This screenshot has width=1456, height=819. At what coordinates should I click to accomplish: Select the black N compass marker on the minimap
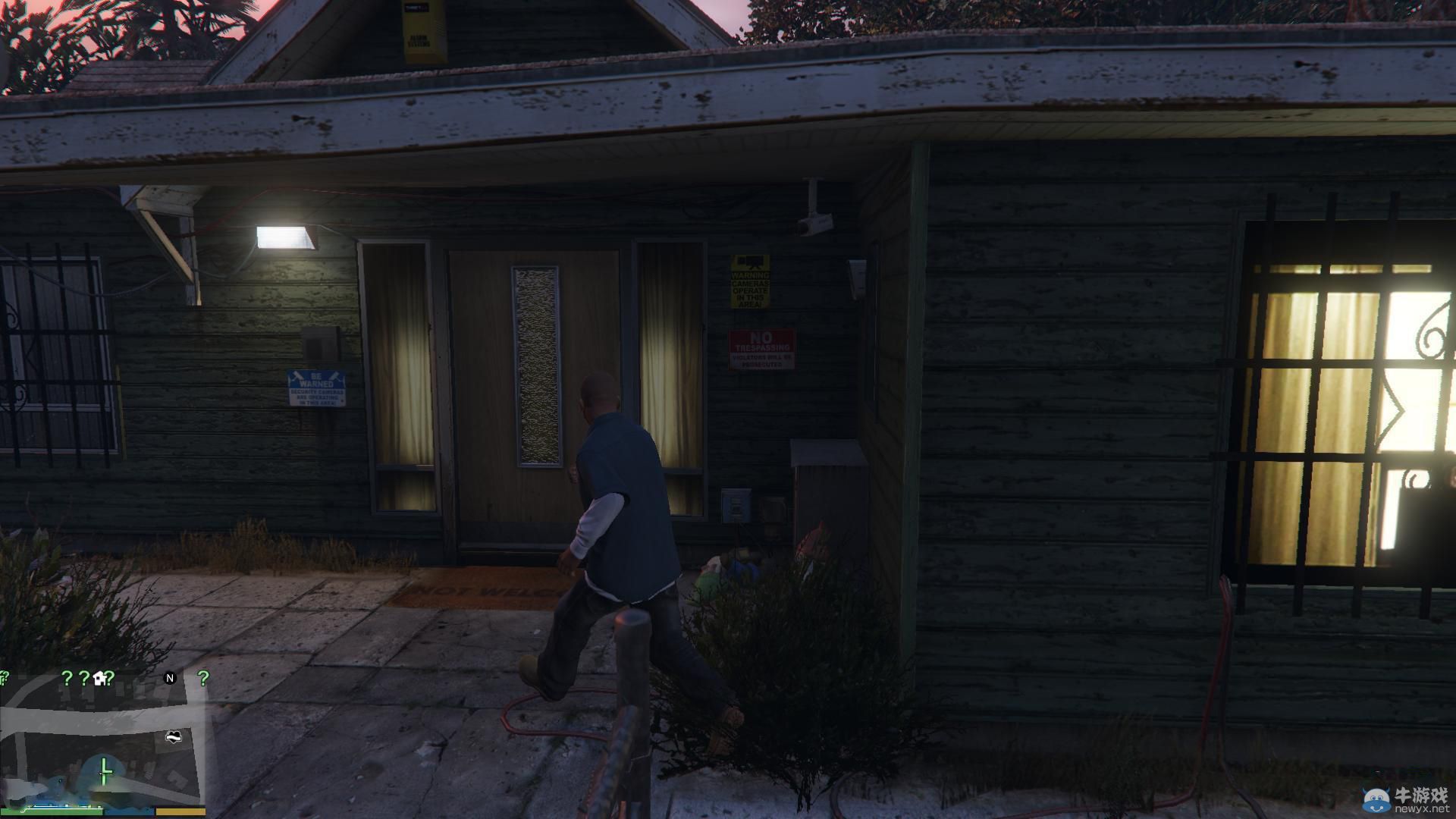[x=170, y=677]
